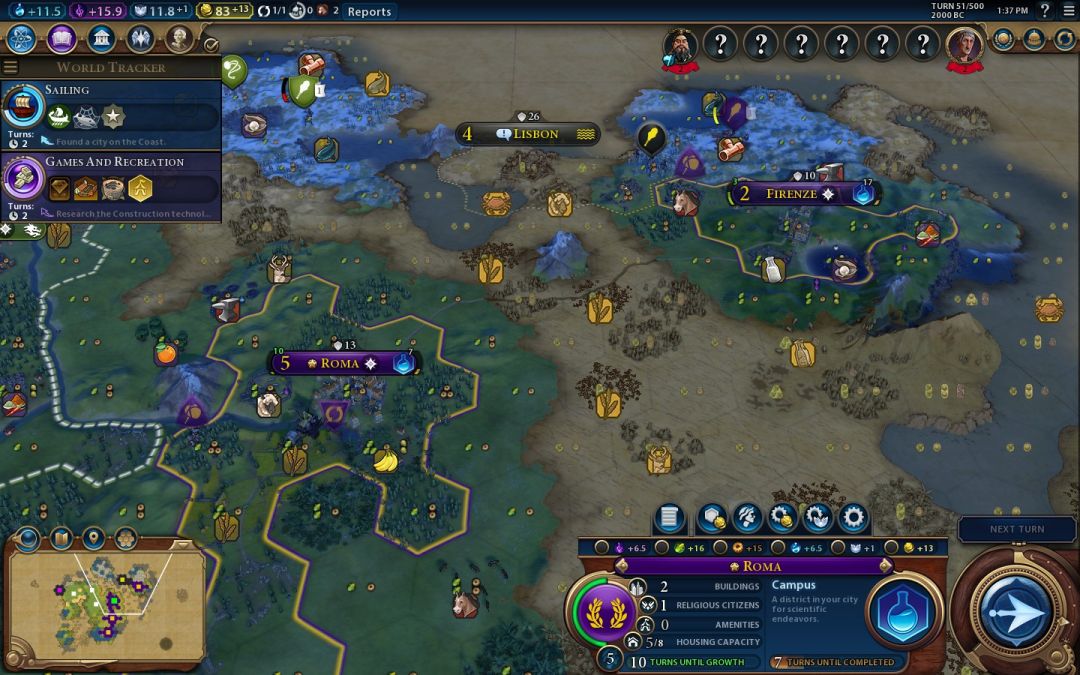Open the game menu (help question mark)
Viewport: 1080px width, 675px height.
[1046, 11]
